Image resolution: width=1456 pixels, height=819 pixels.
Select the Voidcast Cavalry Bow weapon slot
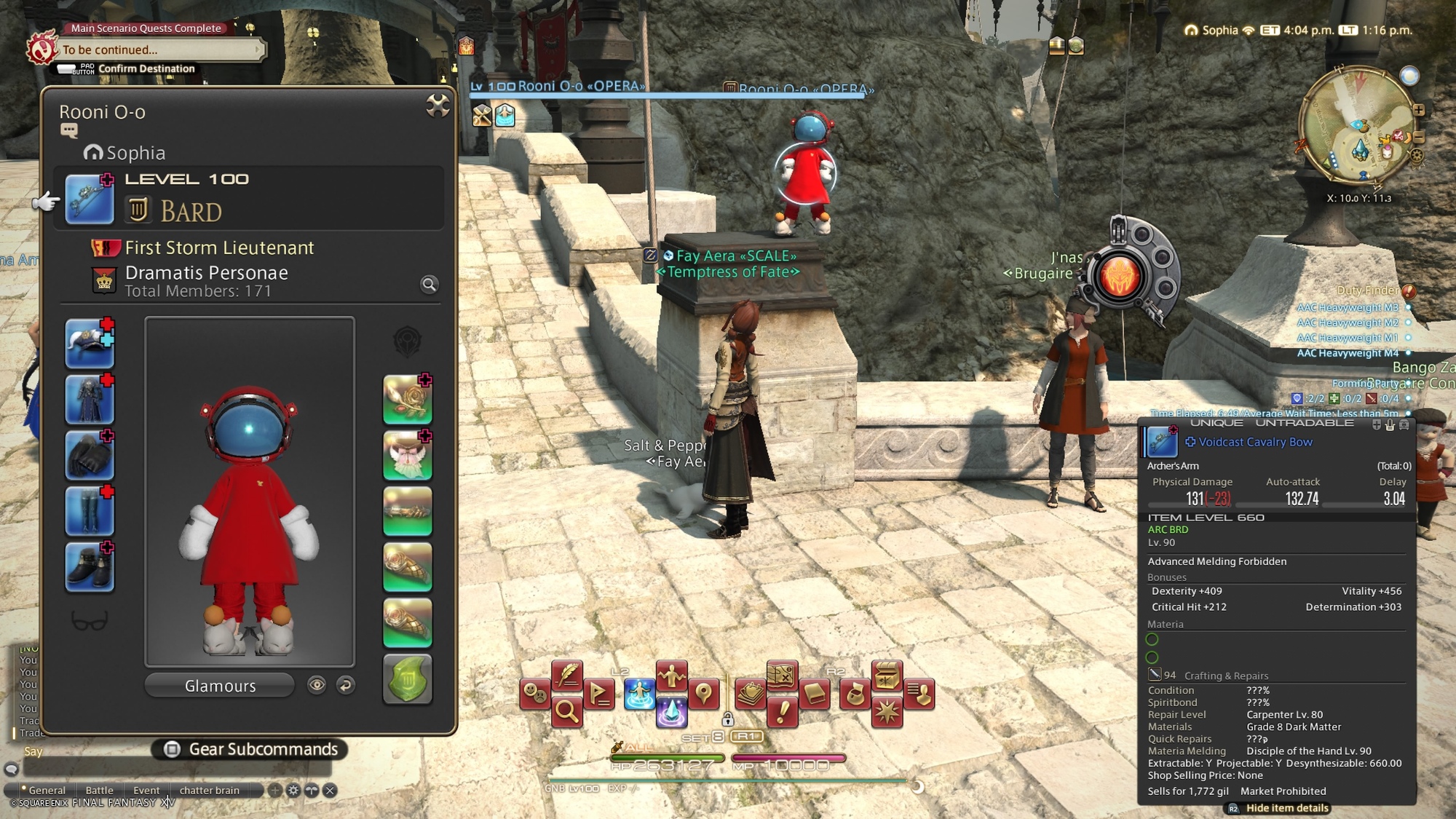click(90, 199)
